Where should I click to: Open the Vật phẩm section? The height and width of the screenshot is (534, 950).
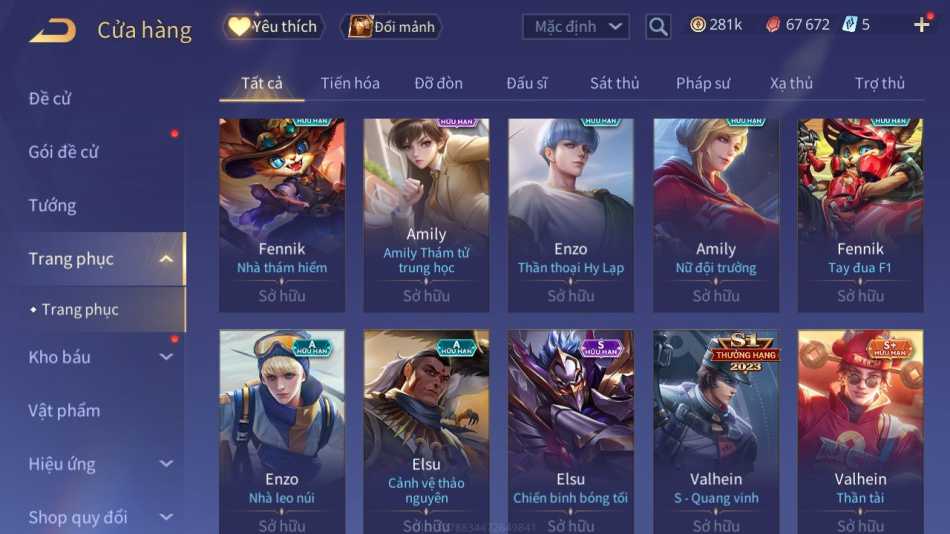tap(64, 410)
